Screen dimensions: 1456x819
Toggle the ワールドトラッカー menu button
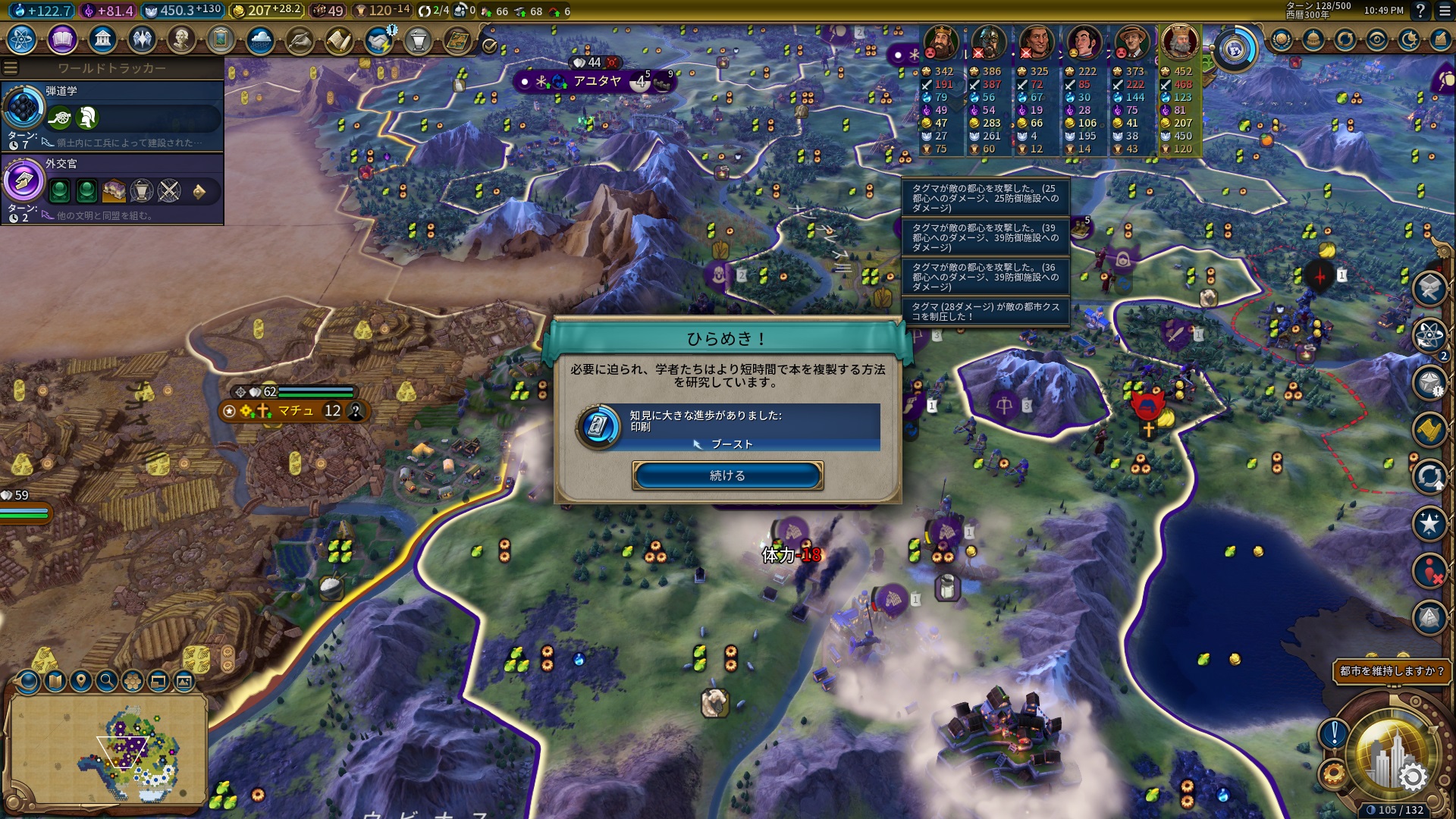pyautogui.click(x=11, y=68)
